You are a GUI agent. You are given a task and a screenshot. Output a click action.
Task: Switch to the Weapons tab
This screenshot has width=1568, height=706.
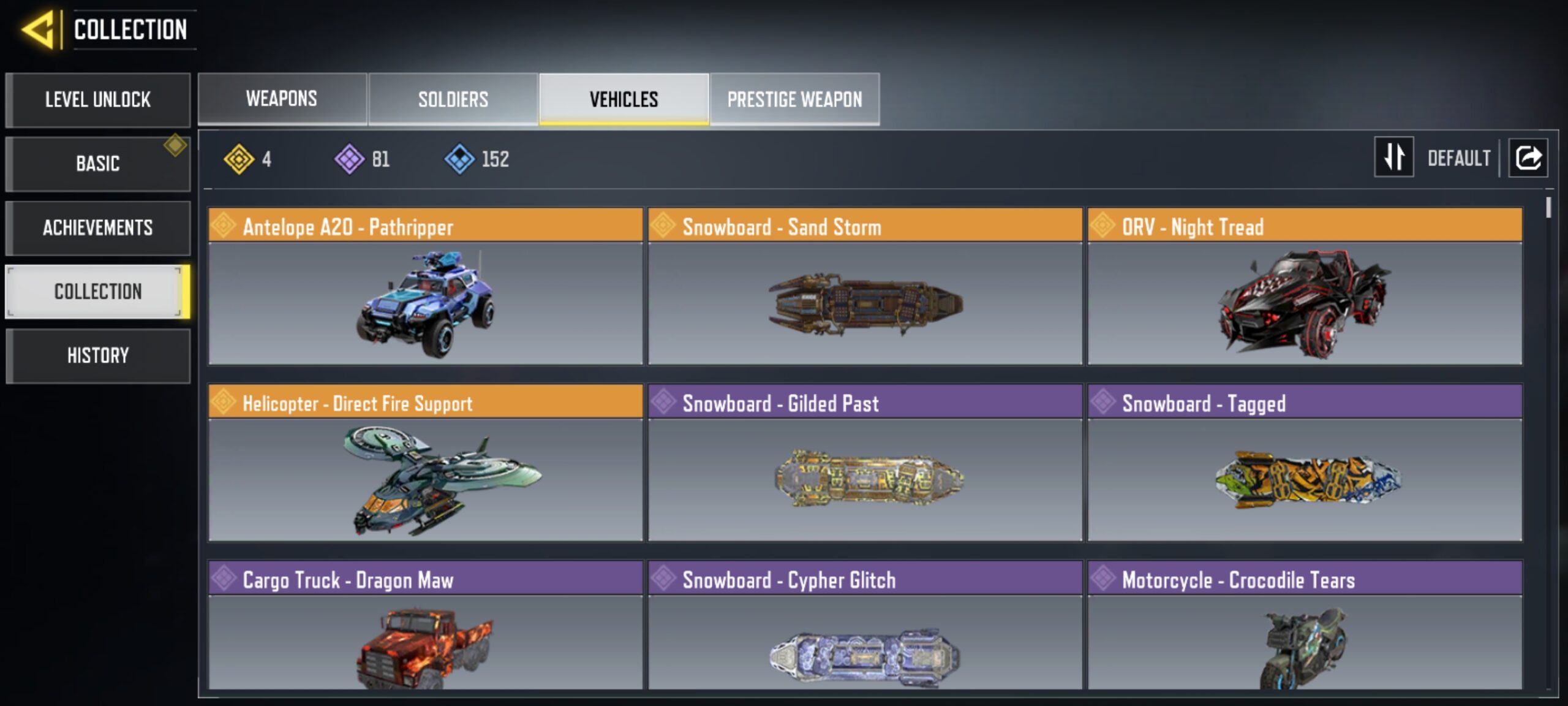(281, 99)
